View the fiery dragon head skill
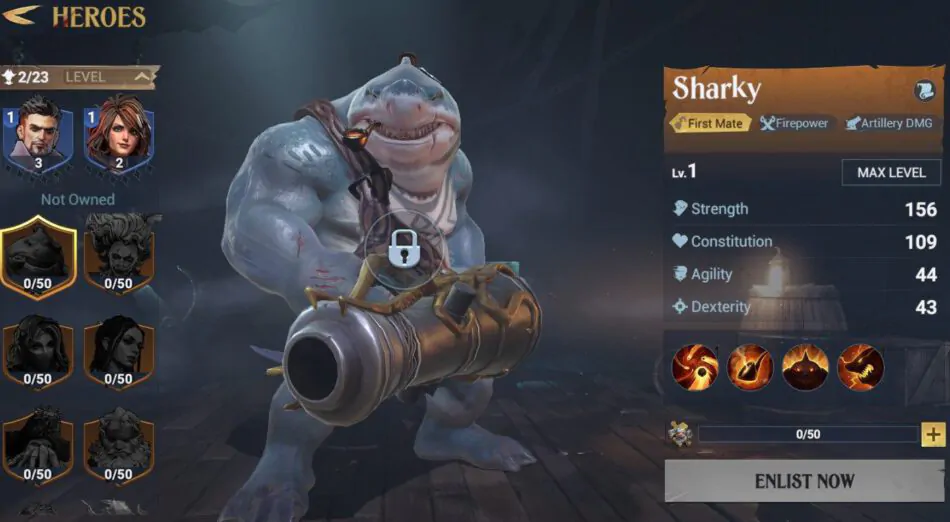 pos(861,367)
